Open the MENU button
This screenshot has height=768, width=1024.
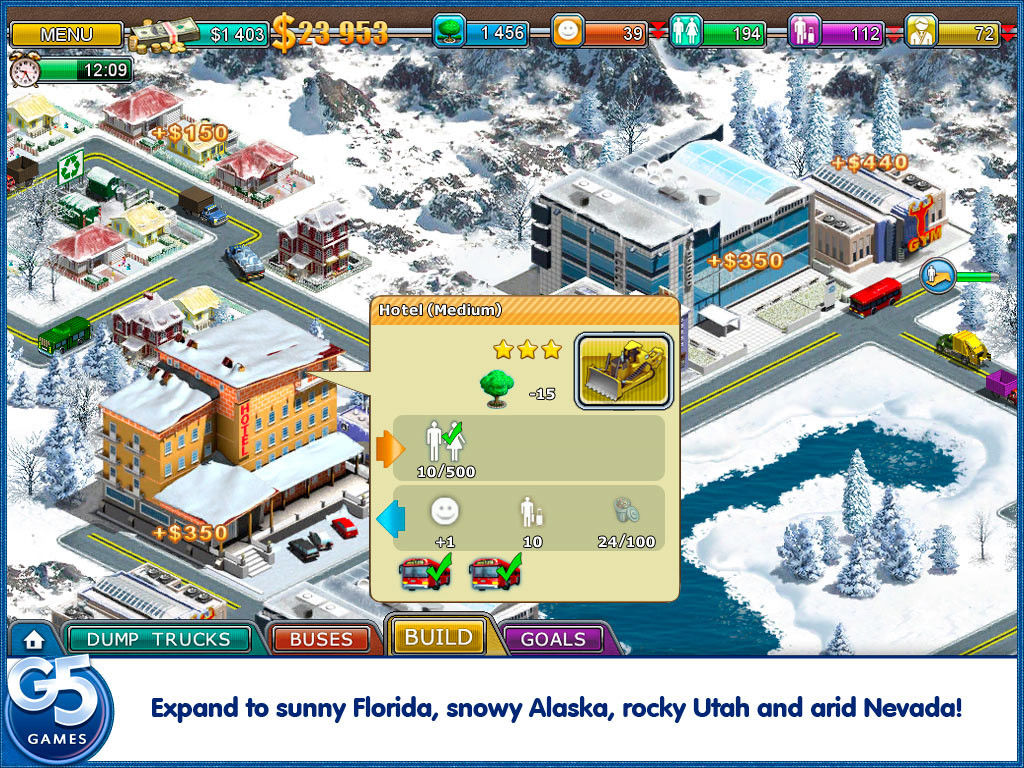(66, 34)
